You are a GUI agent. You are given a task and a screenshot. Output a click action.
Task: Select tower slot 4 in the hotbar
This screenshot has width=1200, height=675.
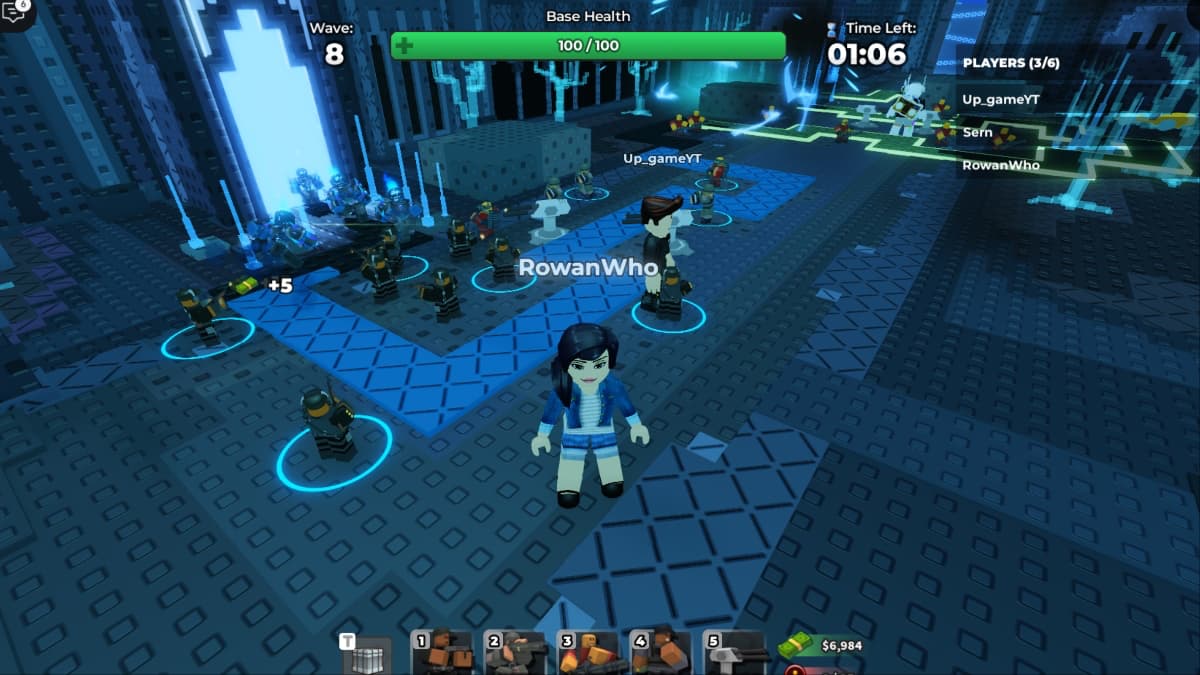click(661, 653)
